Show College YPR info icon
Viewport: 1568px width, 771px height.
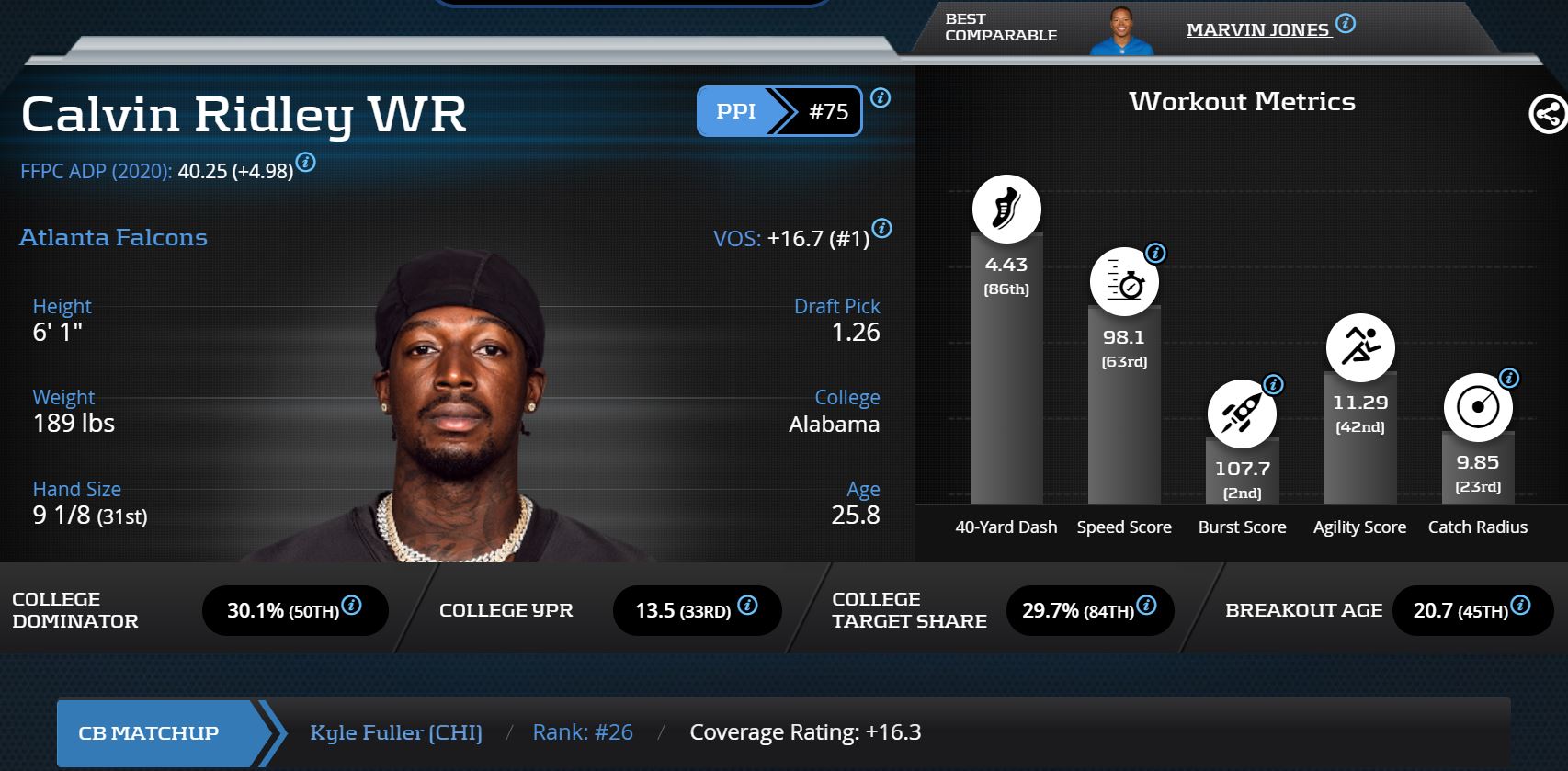click(x=748, y=605)
